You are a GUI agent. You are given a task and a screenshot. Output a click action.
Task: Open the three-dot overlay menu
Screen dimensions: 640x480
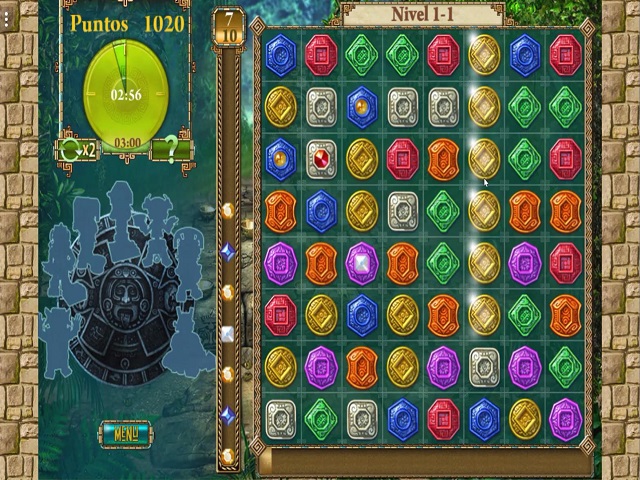point(6,20)
